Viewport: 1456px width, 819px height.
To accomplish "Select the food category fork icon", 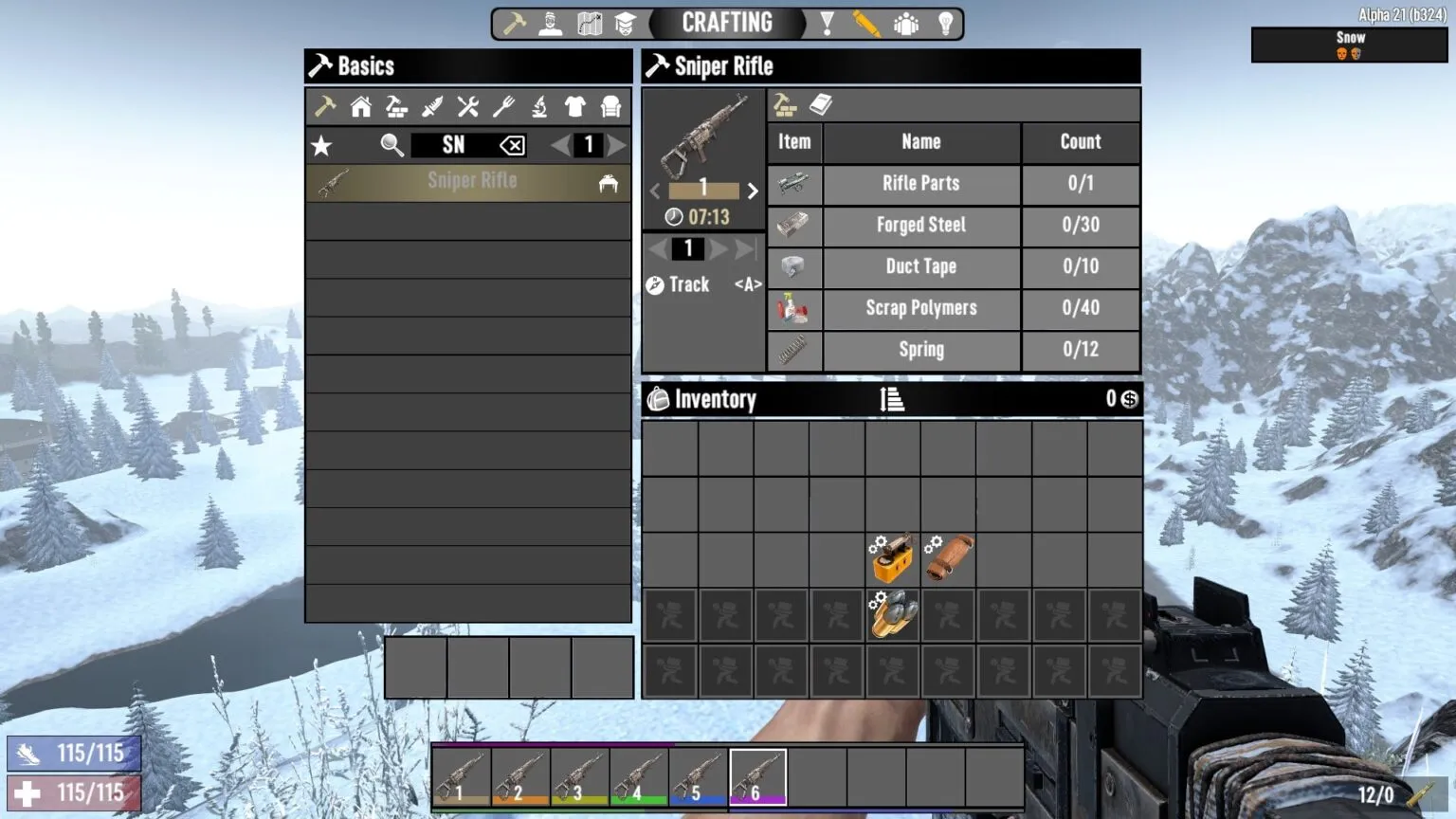I will point(501,106).
